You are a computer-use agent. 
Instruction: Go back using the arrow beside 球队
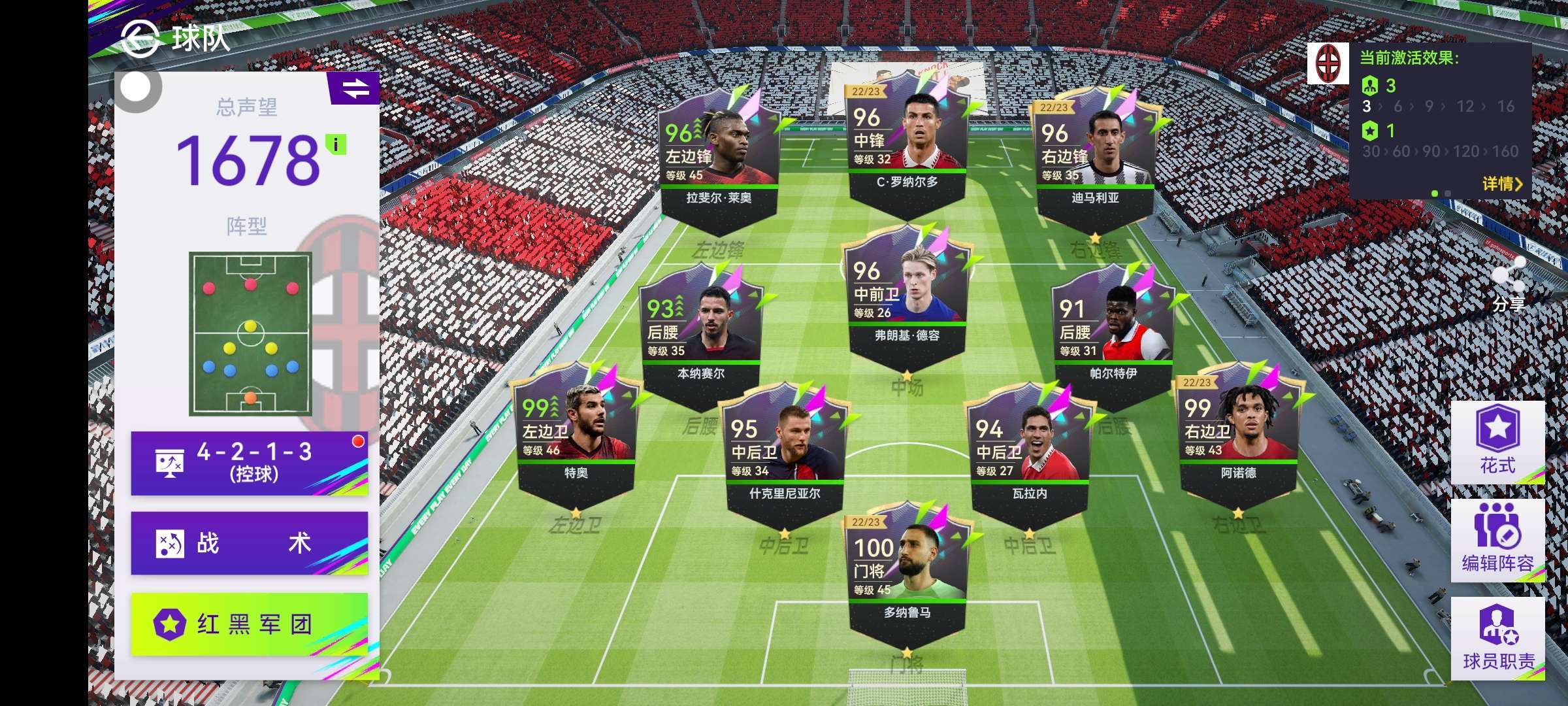click(x=139, y=38)
